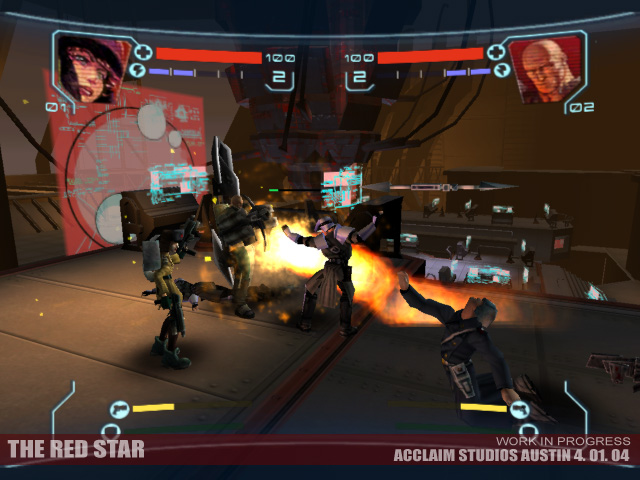Image resolution: width=640 pixels, height=480 pixels.
Task: Click player one's pistol weapon icon
Action: [118, 408]
